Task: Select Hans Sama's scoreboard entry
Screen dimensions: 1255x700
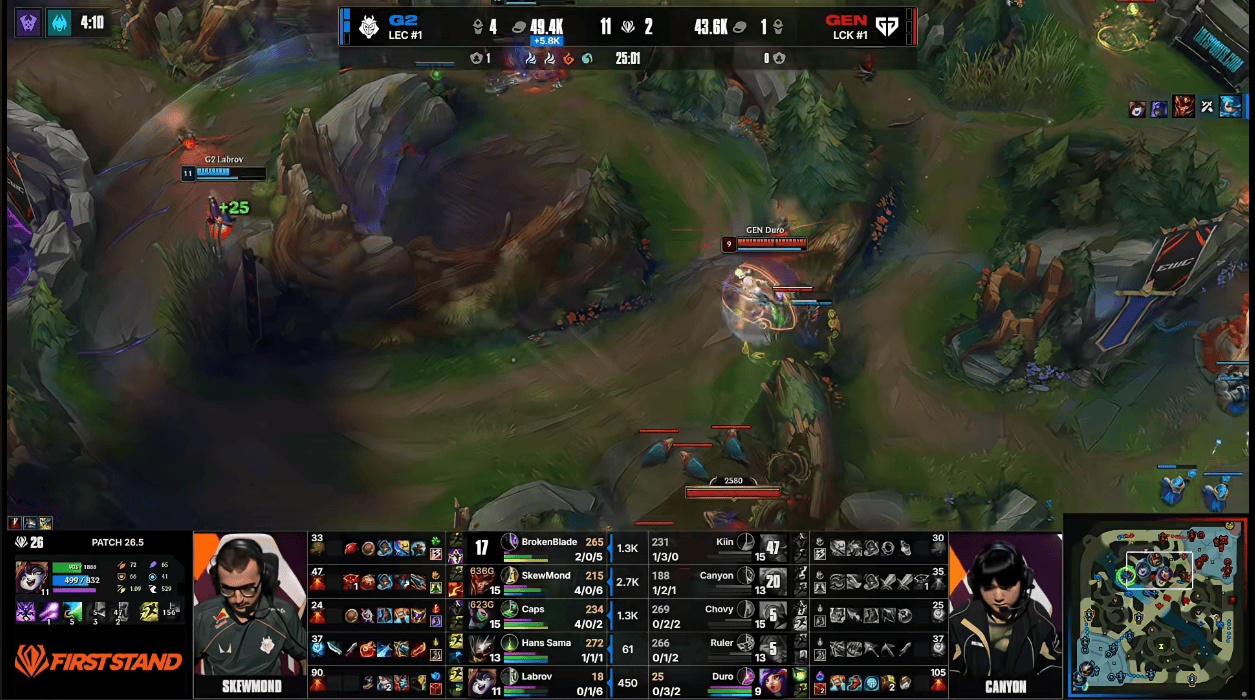Action: pyautogui.click(x=548, y=644)
